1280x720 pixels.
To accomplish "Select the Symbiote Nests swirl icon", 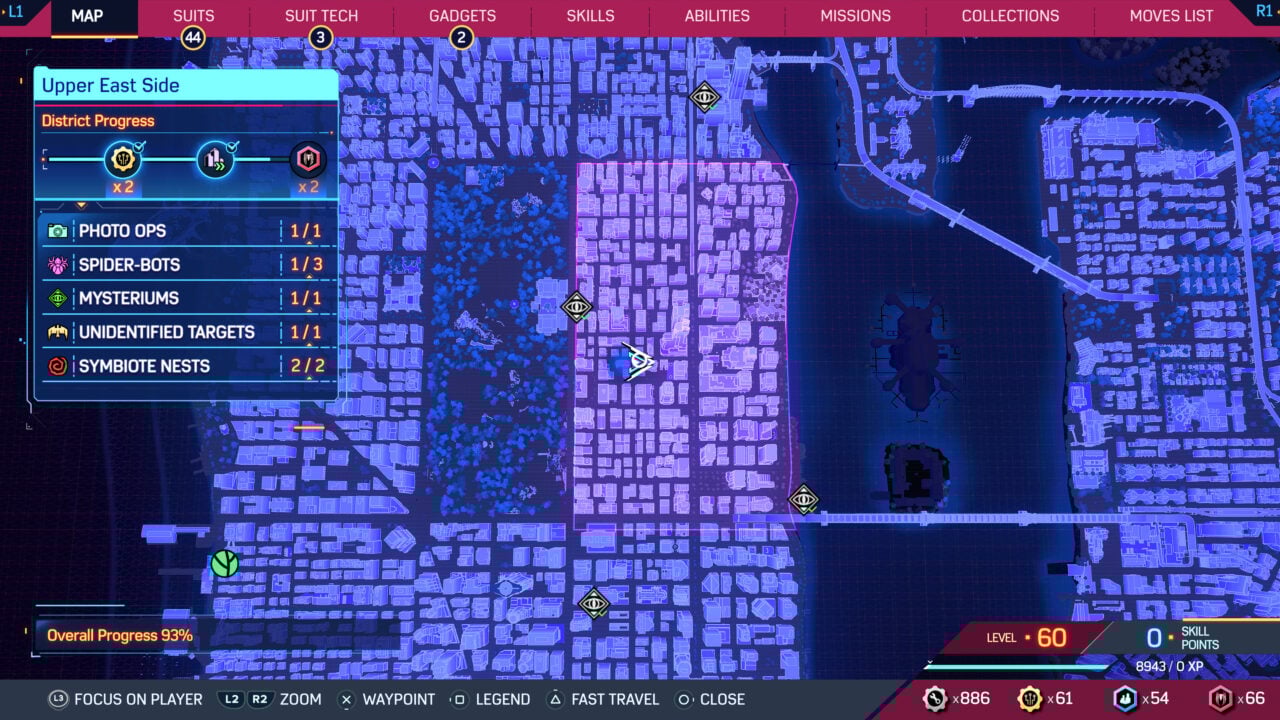I will pyautogui.click(x=58, y=365).
